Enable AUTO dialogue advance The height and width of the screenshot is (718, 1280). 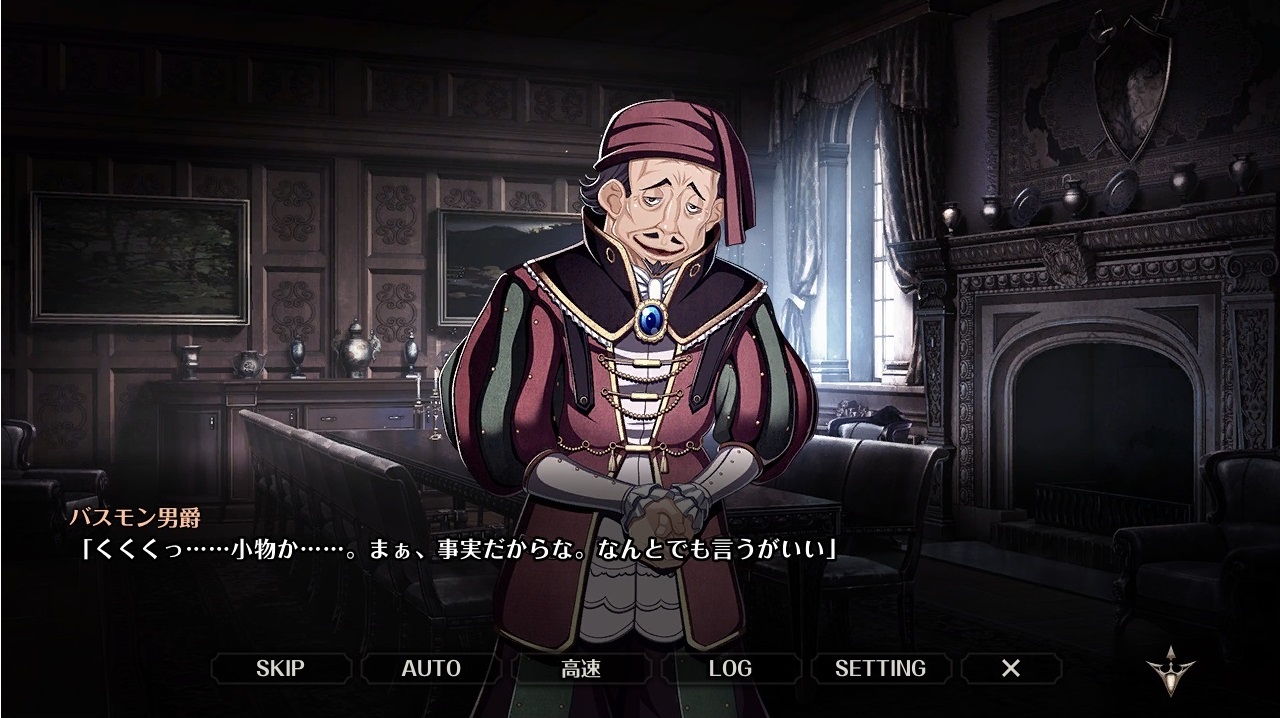(431, 668)
